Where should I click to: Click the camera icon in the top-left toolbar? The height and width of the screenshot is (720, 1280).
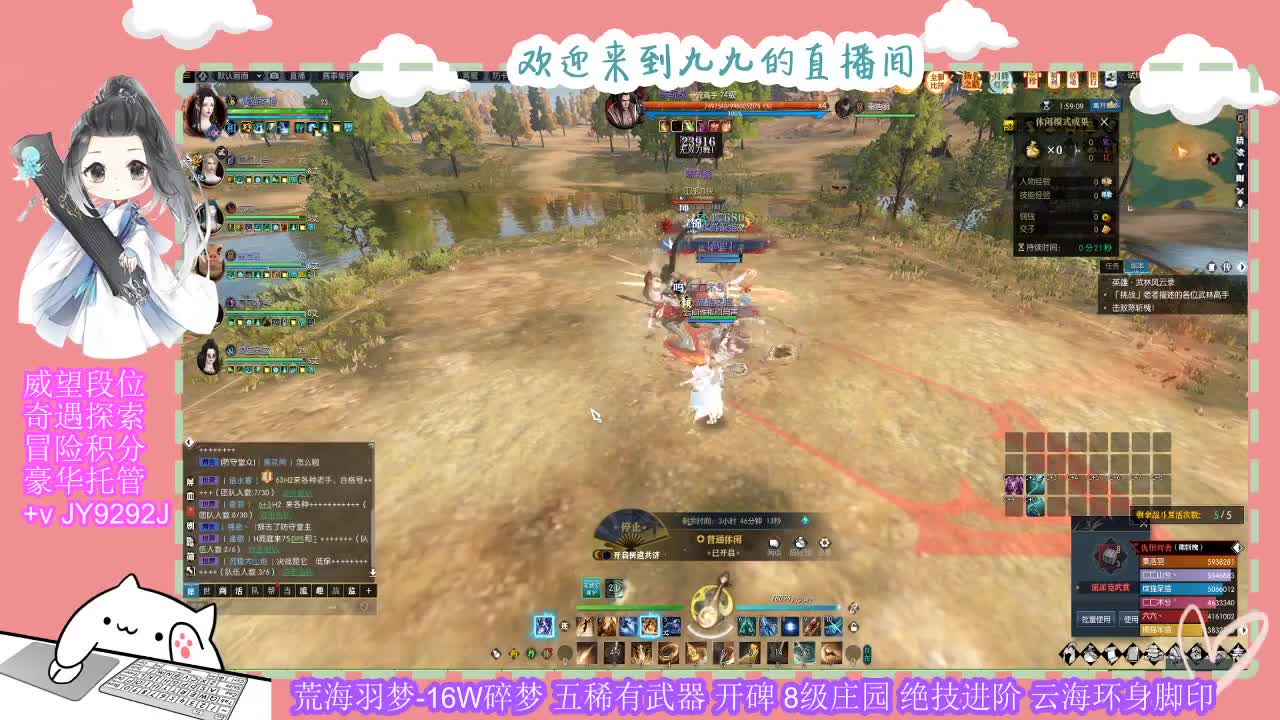click(273, 77)
